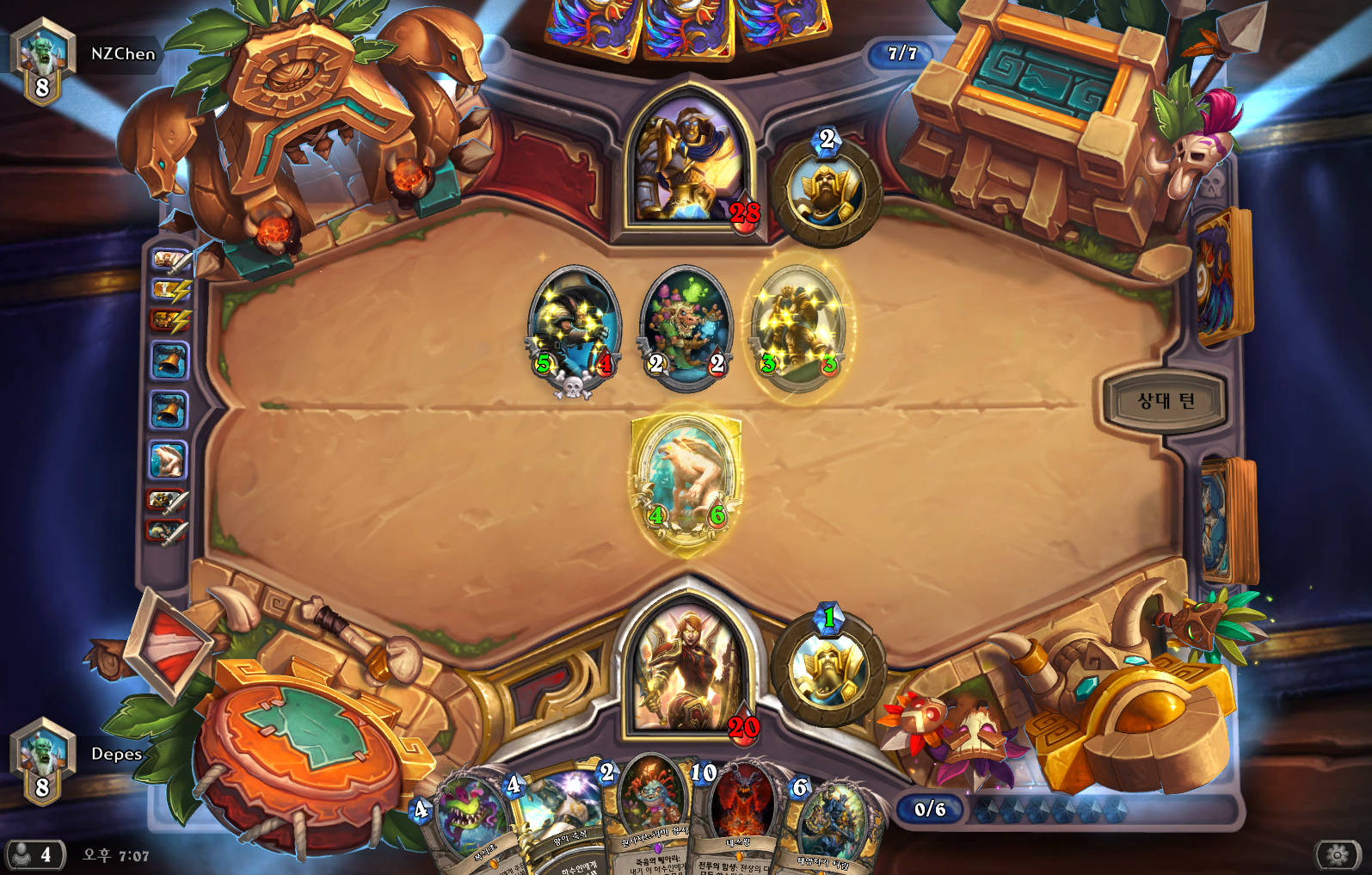Click the 상대 턴 end turn button
Screen dimensions: 1372x875
[1166, 401]
